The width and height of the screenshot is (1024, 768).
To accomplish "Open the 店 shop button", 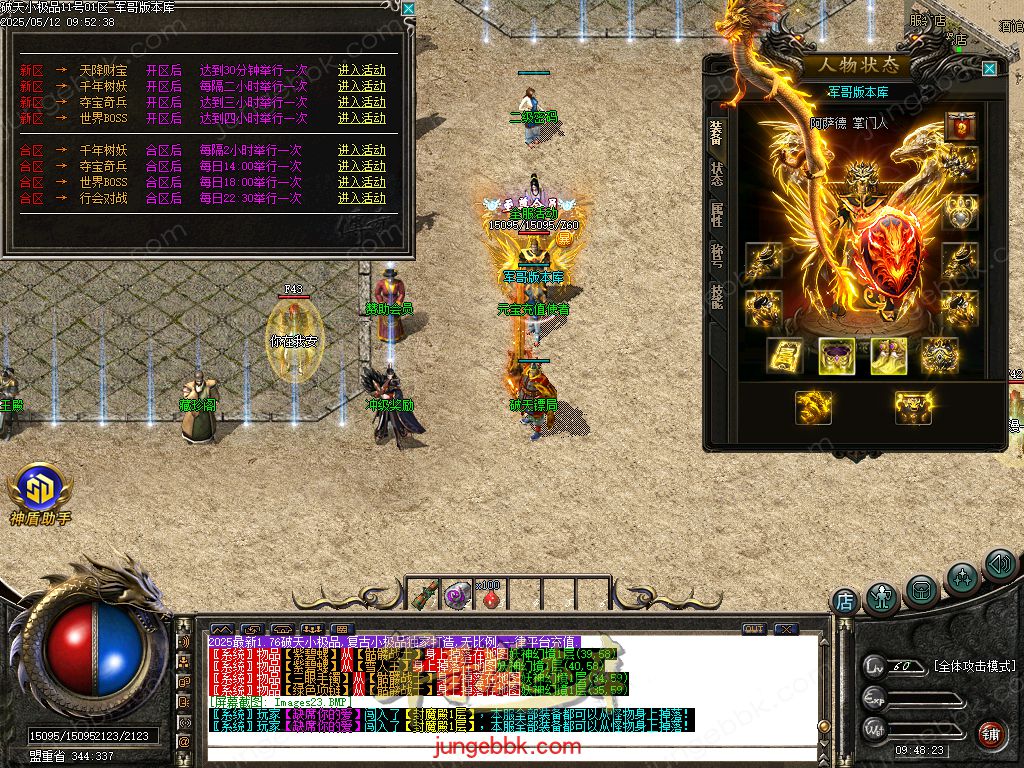I will tap(844, 601).
